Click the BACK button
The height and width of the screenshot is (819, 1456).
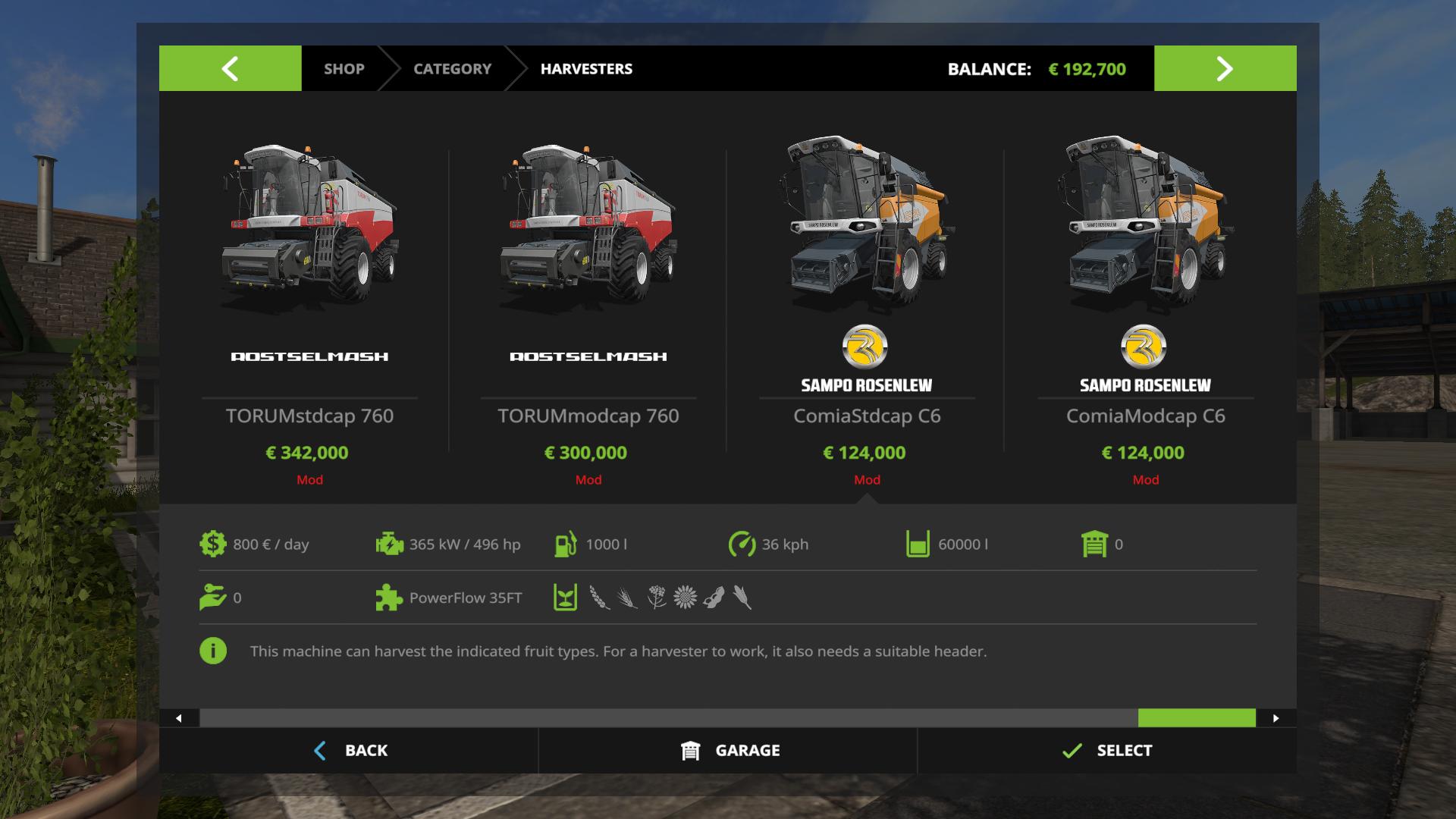point(350,750)
